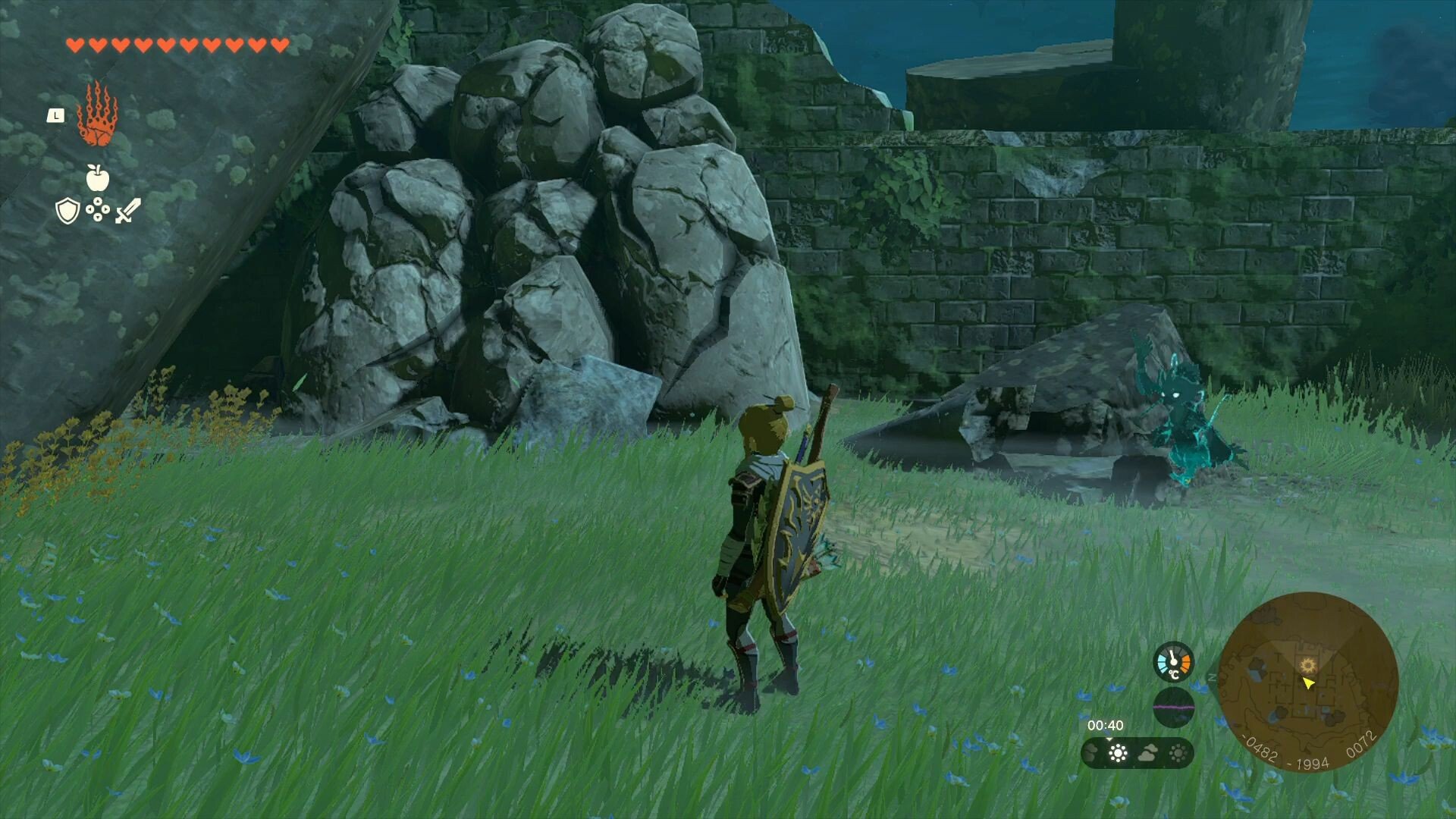1456x819 pixels.
Task: Open the circular minimap
Action: click(1308, 681)
